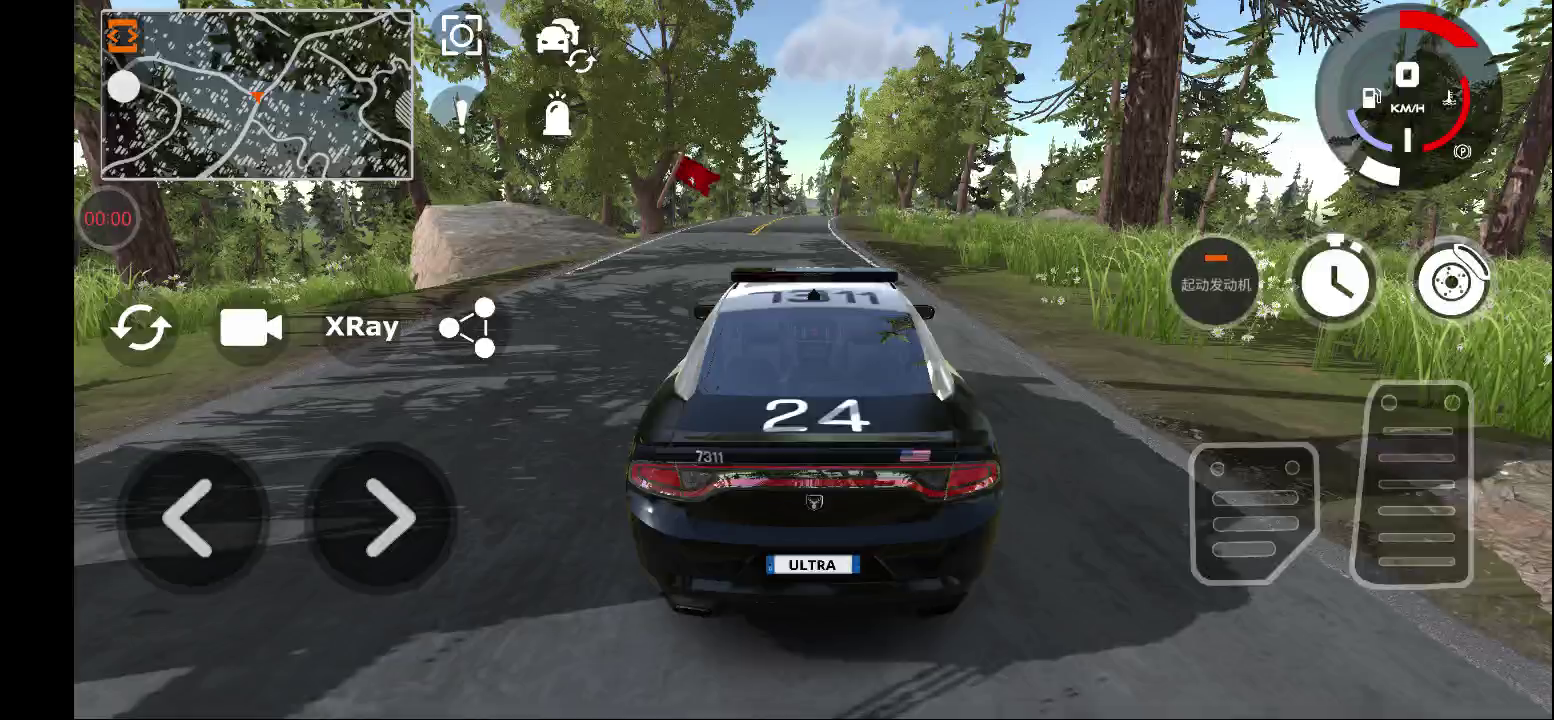Start the 00:00 recording timer
The width and height of the screenshot is (1554, 720).
tap(108, 218)
